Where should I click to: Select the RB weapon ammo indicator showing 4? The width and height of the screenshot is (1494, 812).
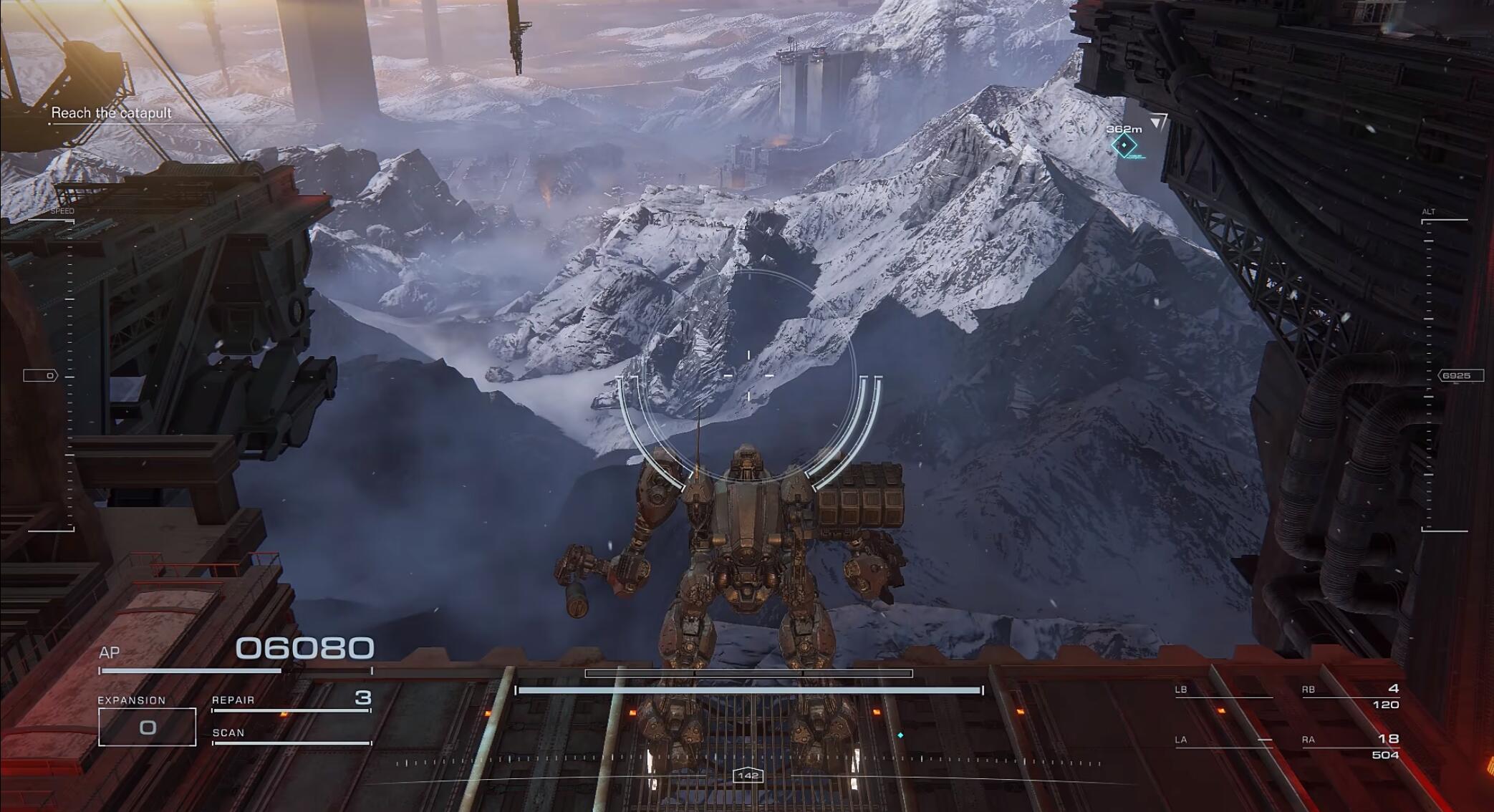tap(1394, 688)
